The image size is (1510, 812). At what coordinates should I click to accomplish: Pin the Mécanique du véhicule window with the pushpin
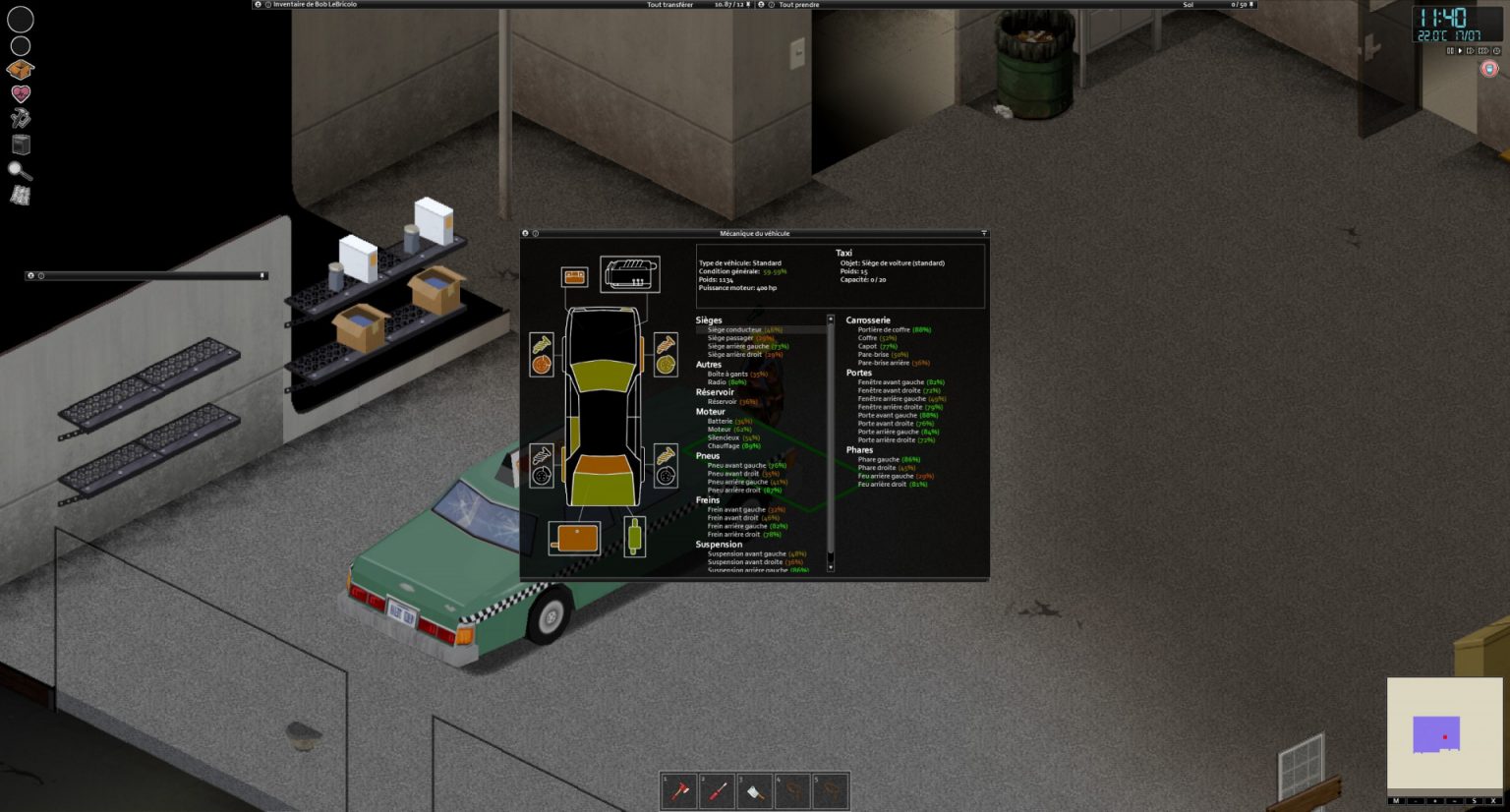pyautogui.click(x=983, y=234)
